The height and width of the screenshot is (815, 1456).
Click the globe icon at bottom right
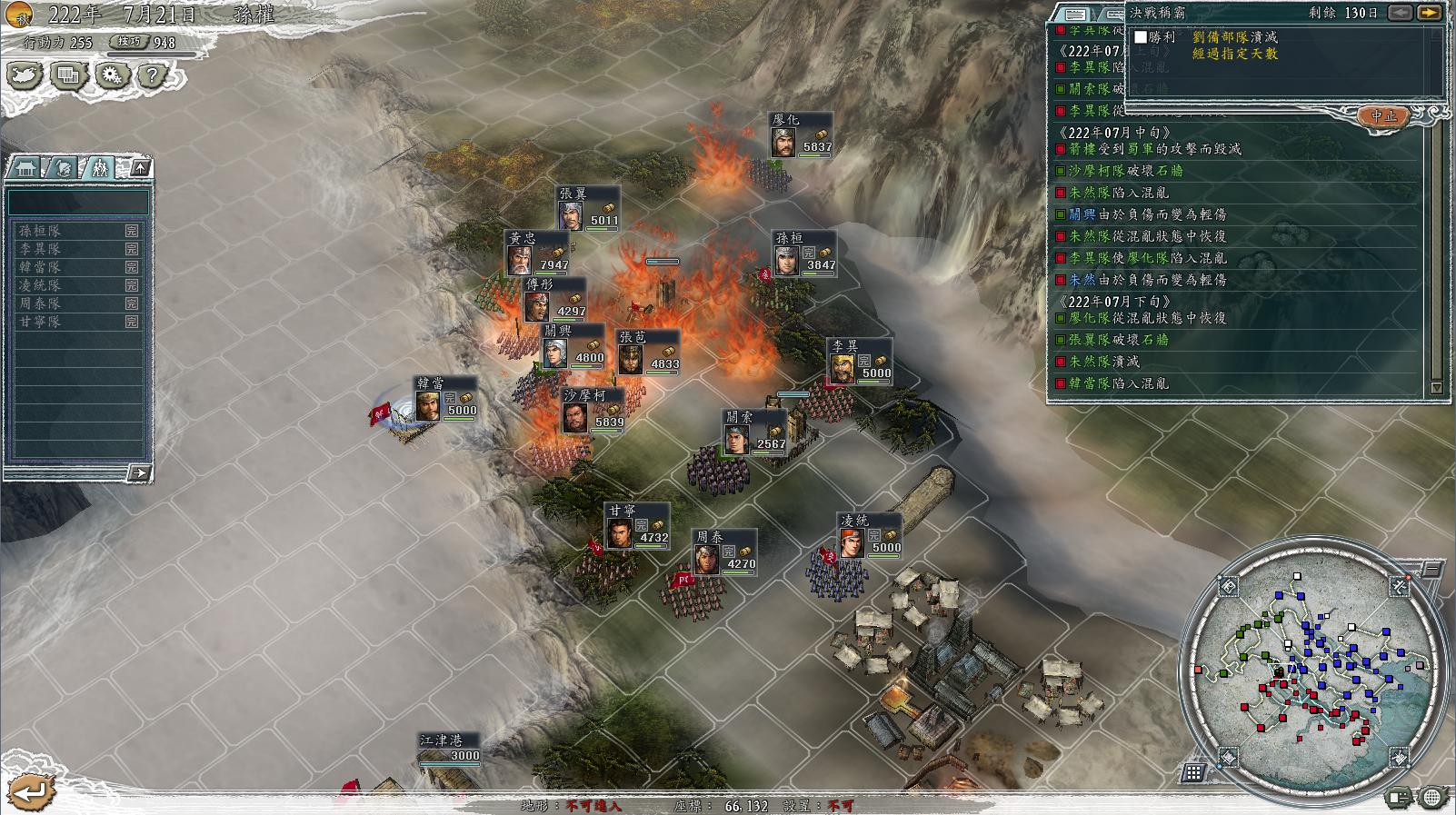coord(1432,798)
